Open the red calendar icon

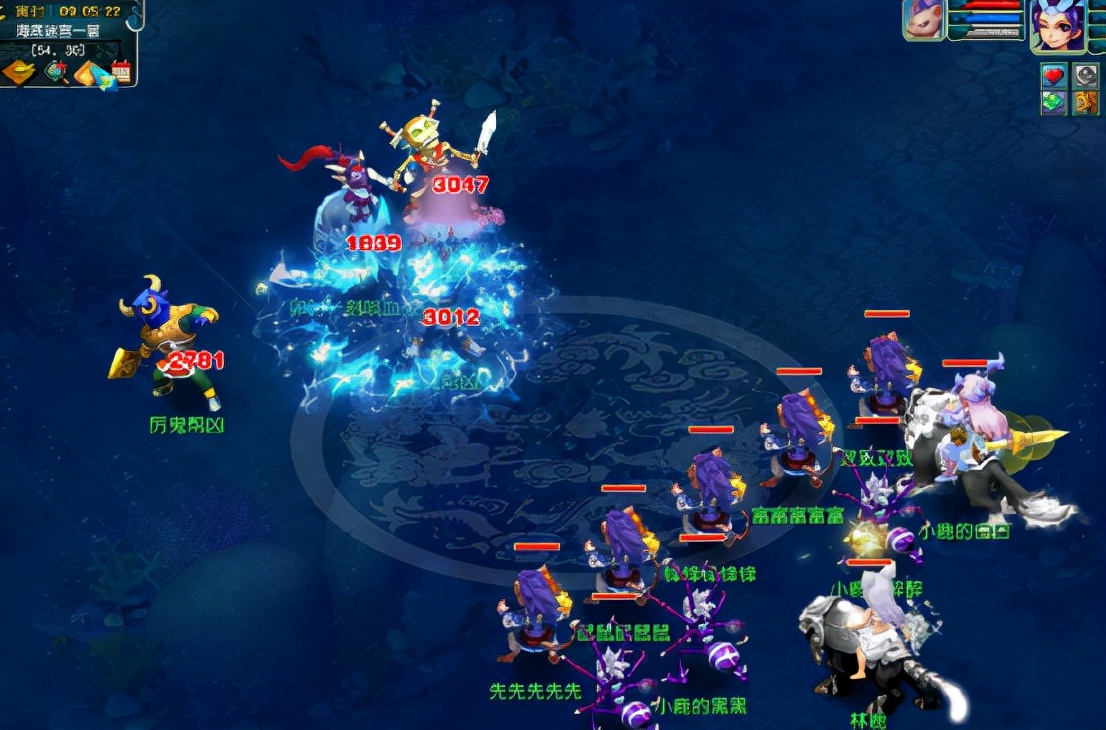pyautogui.click(x=121, y=72)
